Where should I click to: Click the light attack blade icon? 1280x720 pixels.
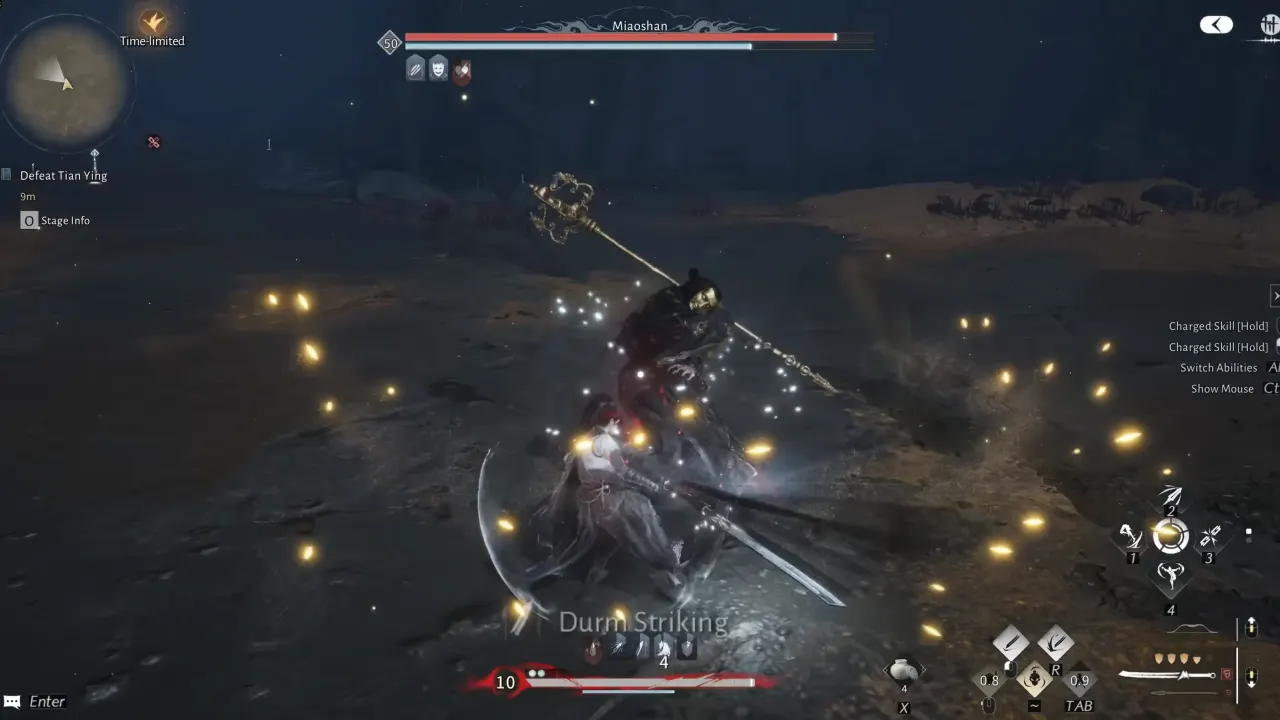coord(1011,640)
